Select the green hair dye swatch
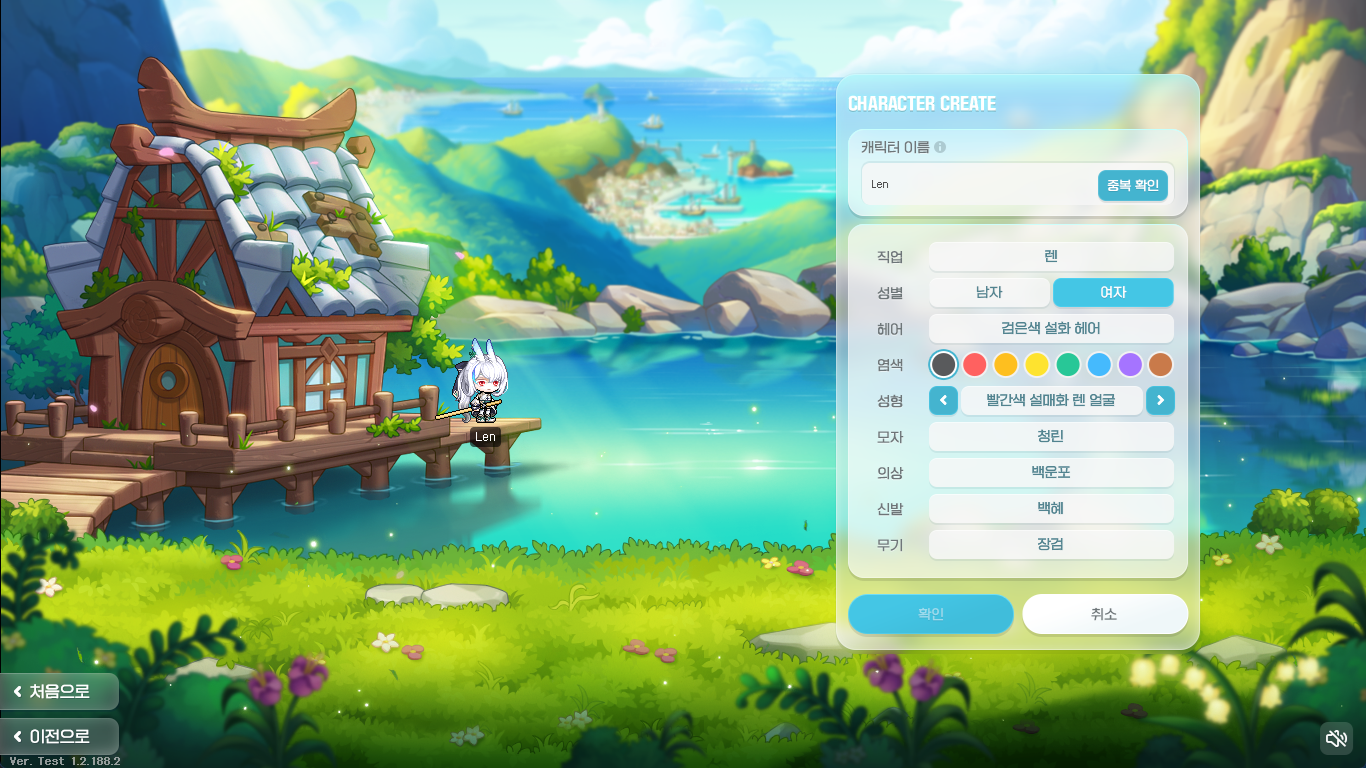 coord(1067,364)
